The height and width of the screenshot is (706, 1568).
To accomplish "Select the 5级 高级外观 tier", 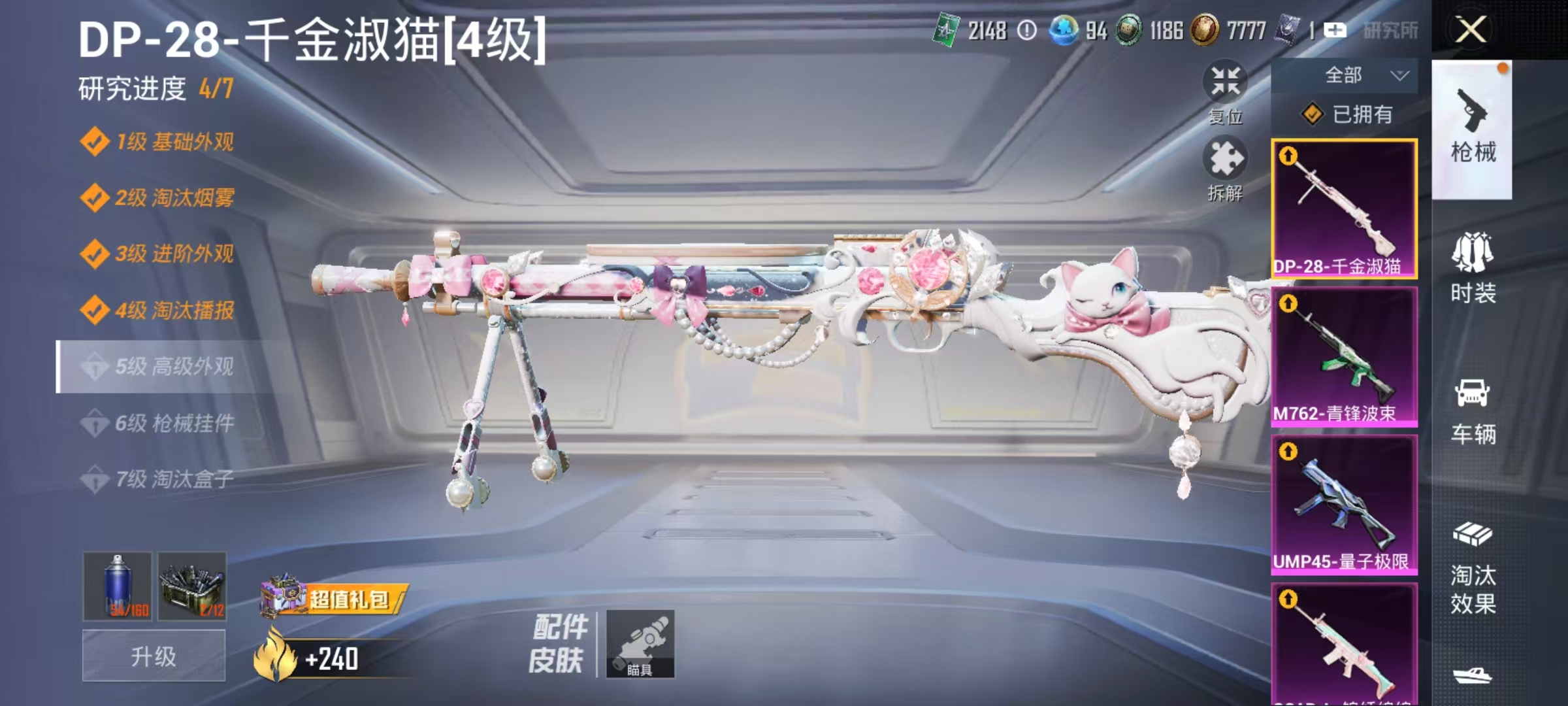I will point(163,366).
